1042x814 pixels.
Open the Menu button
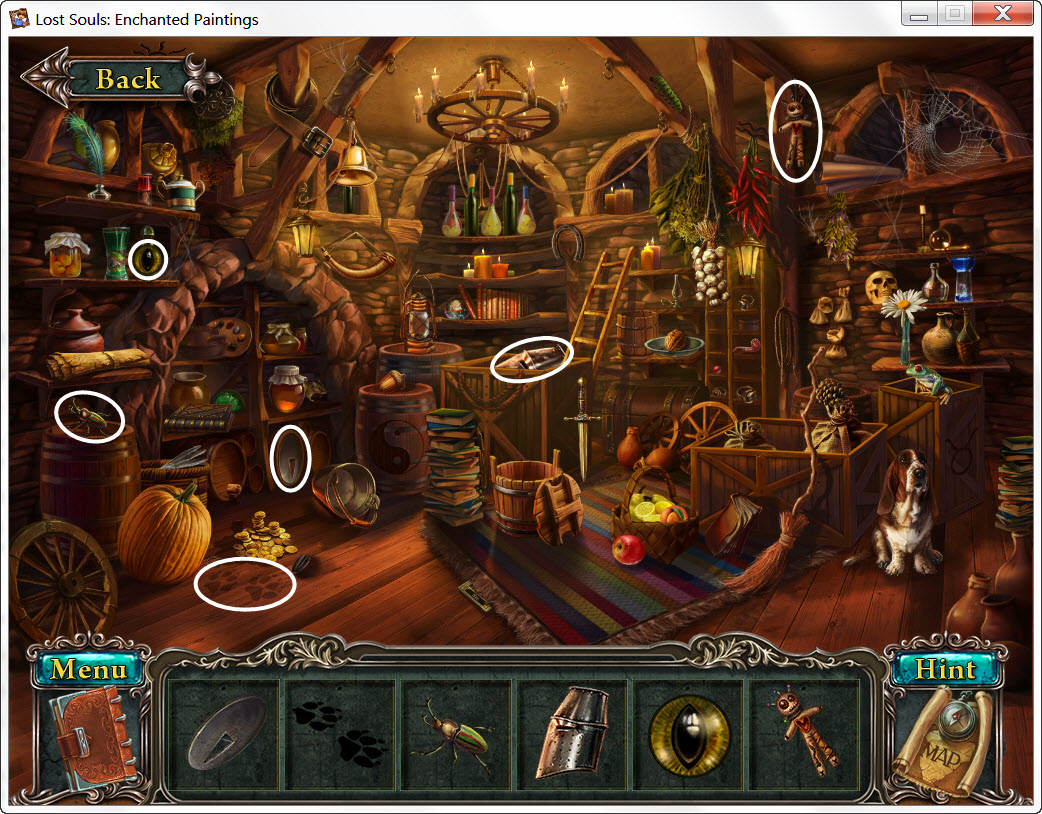(x=89, y=669)
